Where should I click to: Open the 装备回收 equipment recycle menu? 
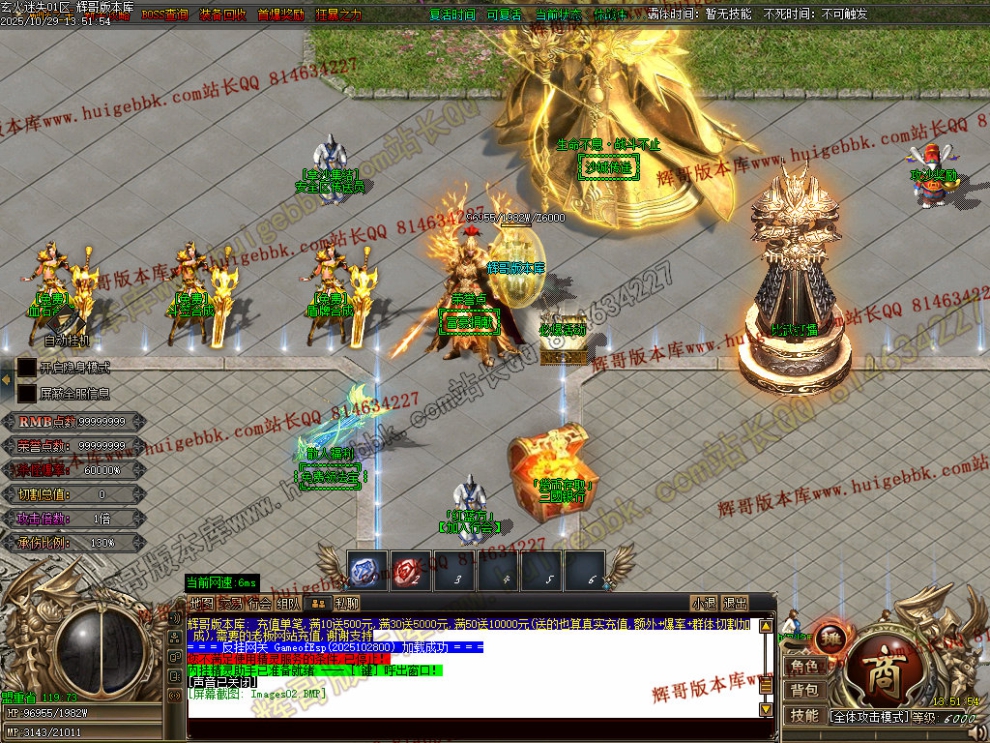tap(221, 15)
